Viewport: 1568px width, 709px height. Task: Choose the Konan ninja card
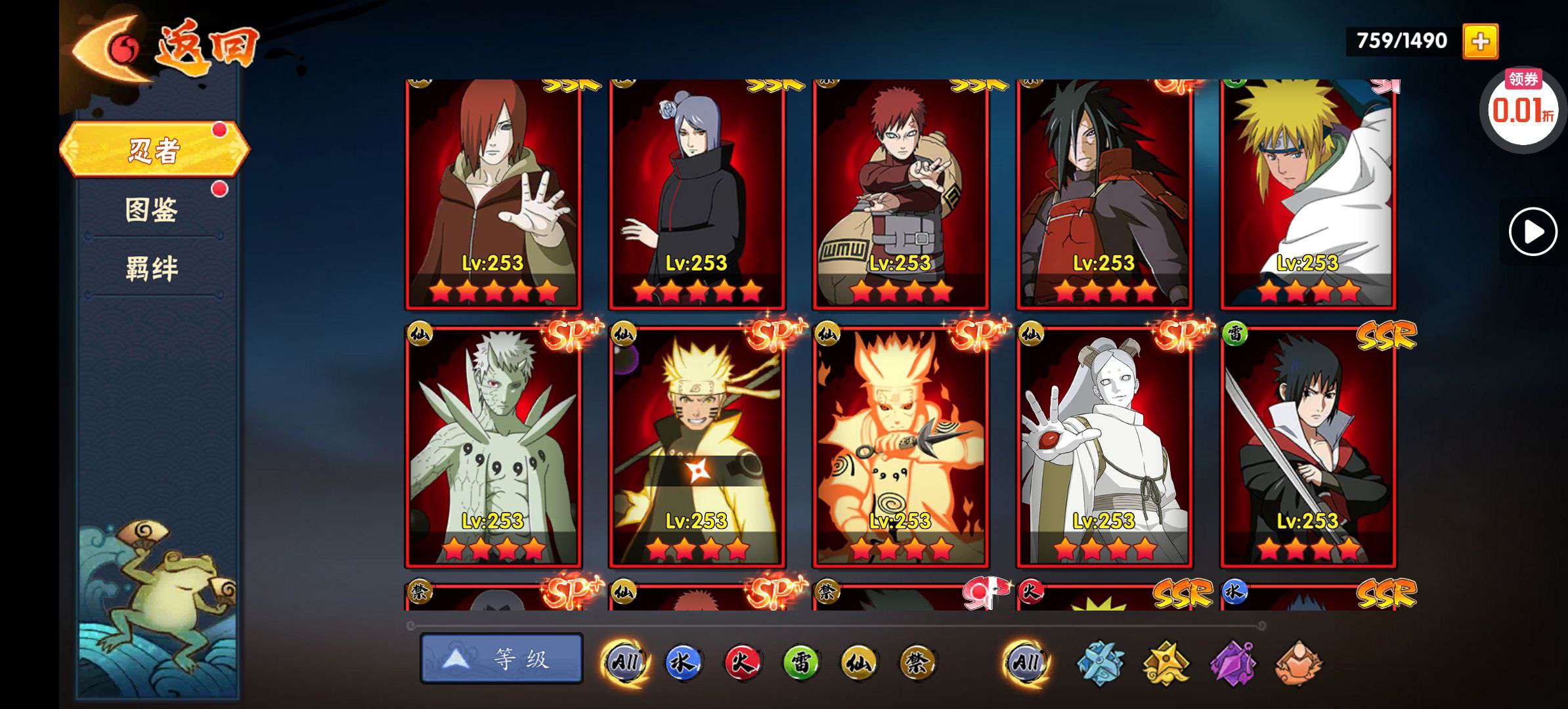697,194
